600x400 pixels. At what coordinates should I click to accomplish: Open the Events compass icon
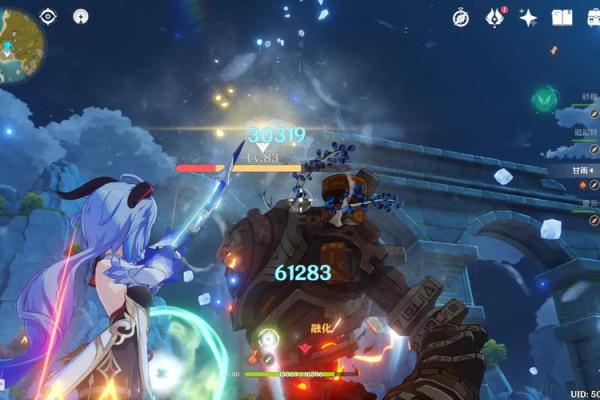[461, 17]
